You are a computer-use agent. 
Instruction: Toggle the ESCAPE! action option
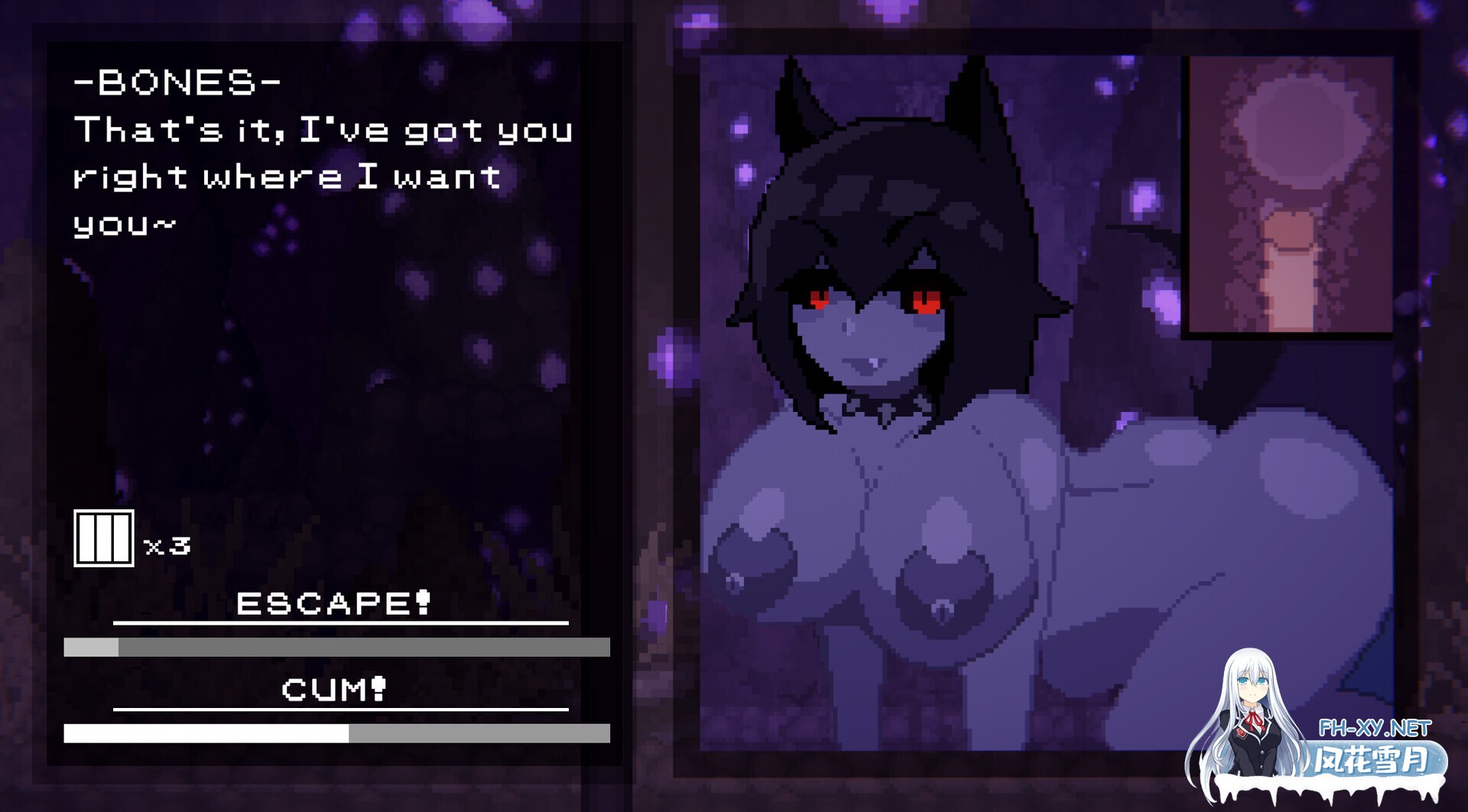(334, 606)
